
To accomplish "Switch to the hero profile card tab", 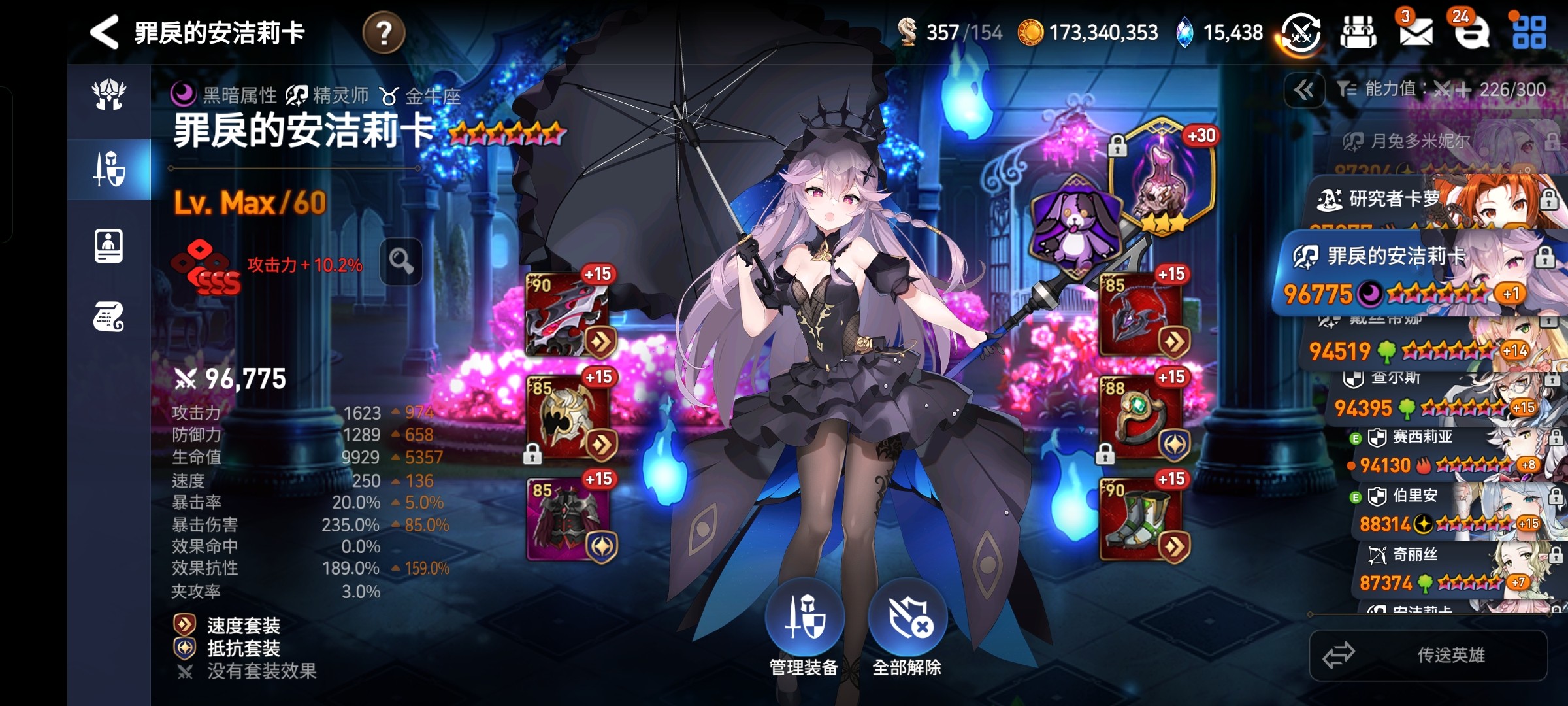I will click(108, 246).
